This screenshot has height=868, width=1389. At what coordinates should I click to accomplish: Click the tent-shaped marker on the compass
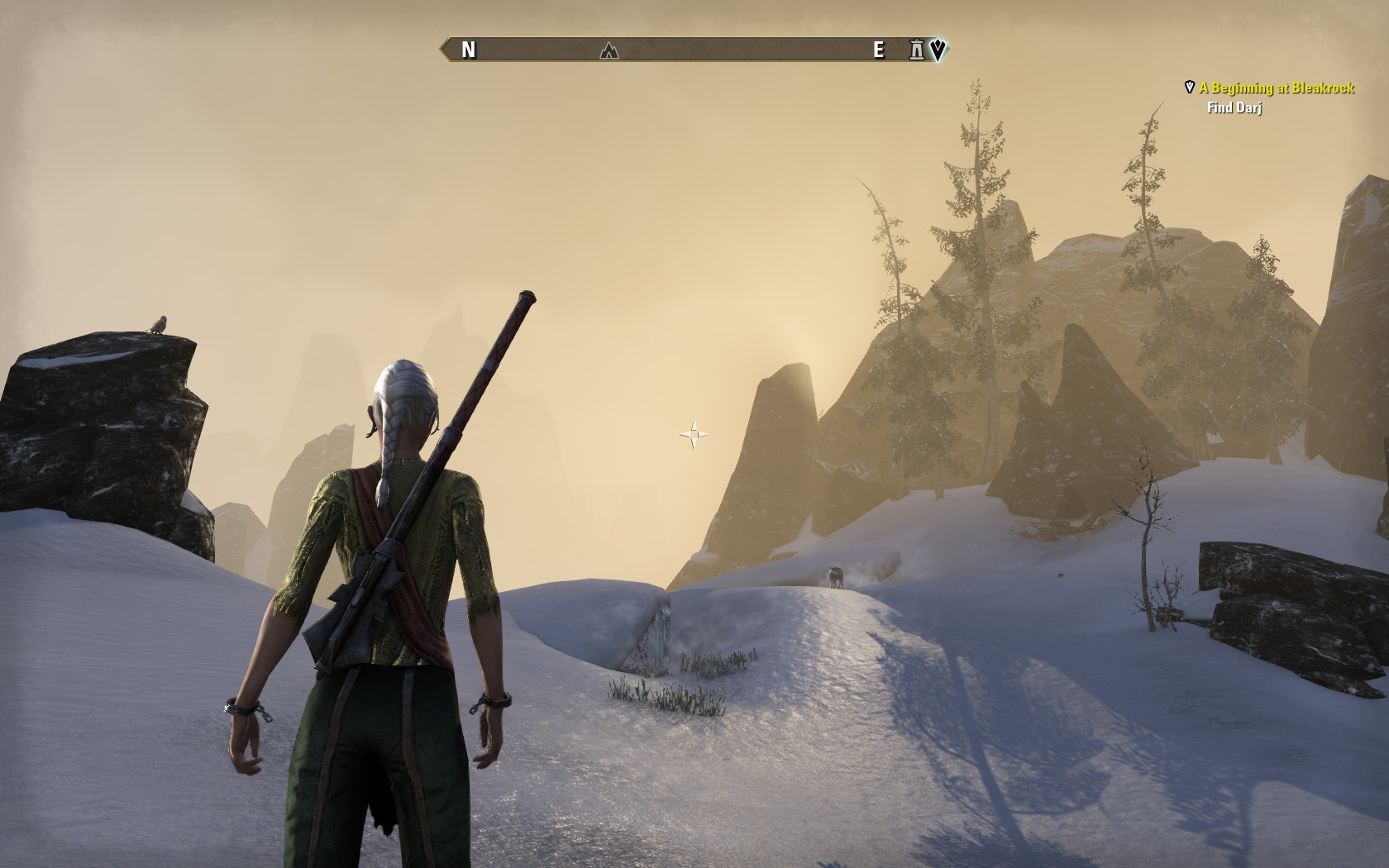609,50
